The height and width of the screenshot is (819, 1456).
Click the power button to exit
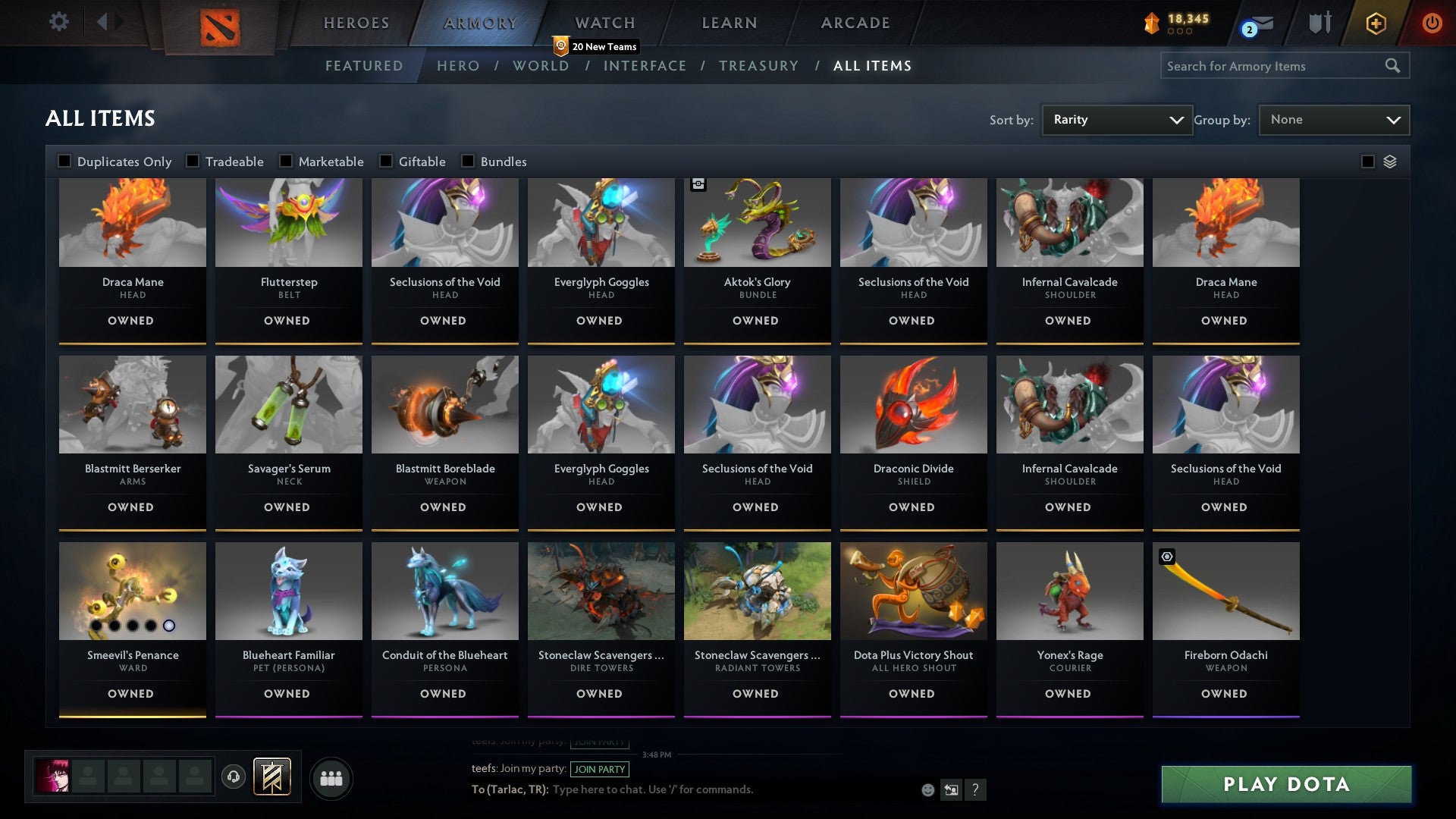click(1432, 23)
